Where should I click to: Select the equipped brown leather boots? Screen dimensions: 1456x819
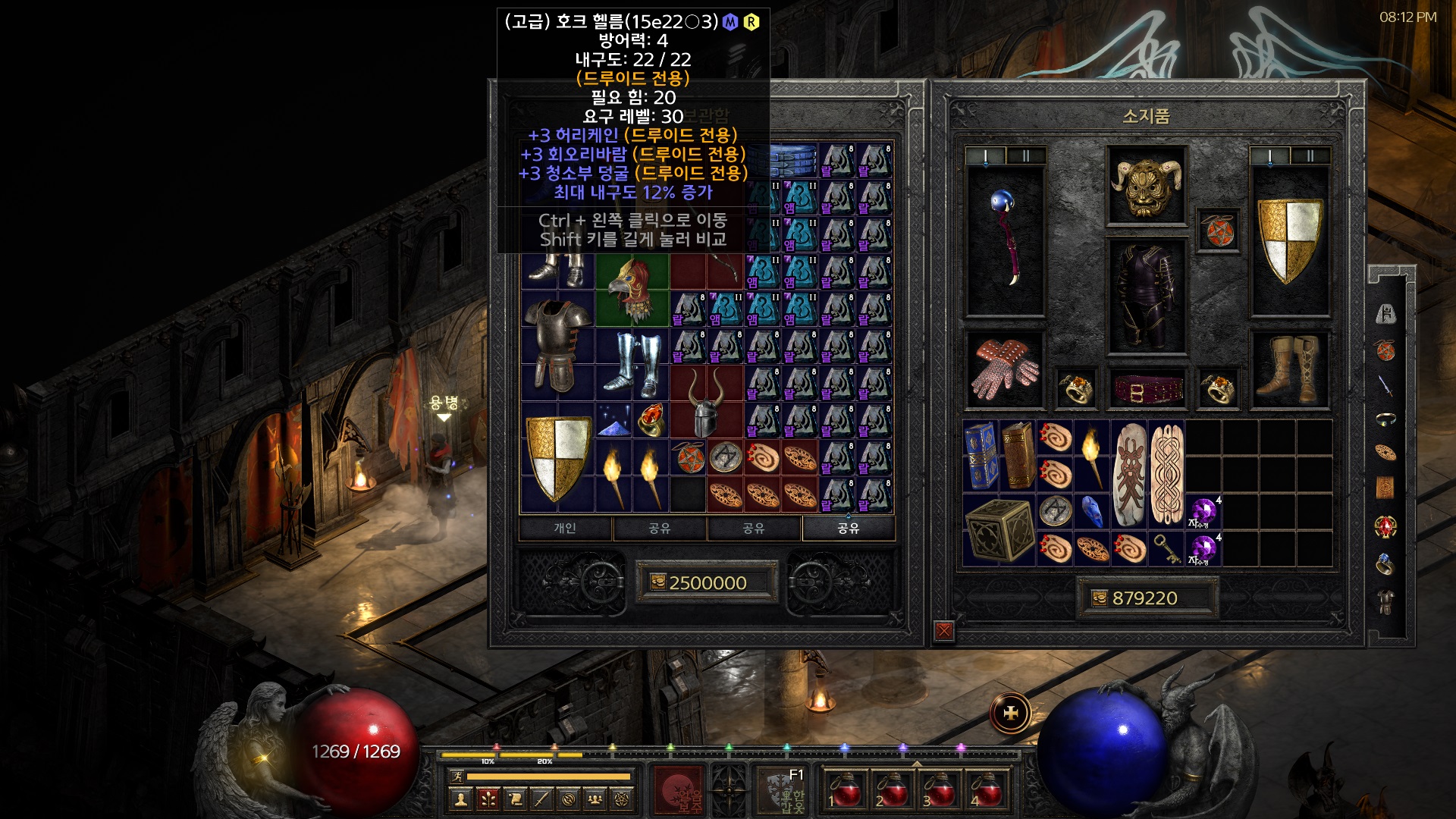[x=1288, y=369]
